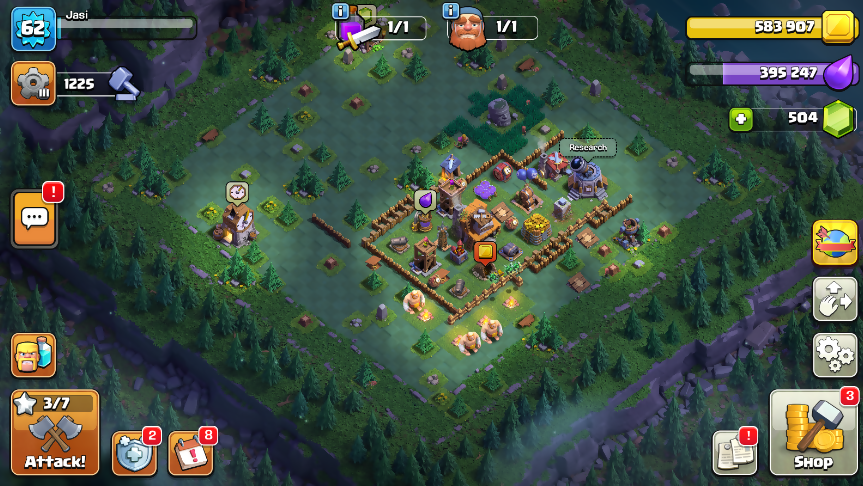Open the building icon beside 1225 trophies
863x486 pixels.
[x=33, y=83]
